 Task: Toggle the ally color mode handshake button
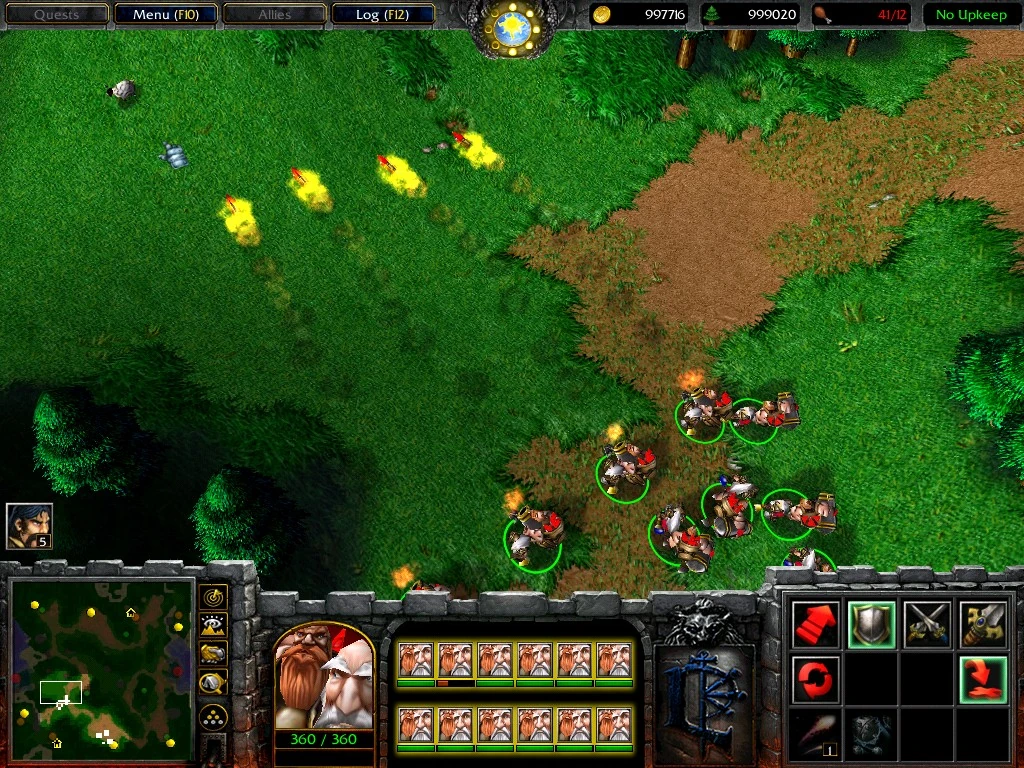(x=213, y=654)
